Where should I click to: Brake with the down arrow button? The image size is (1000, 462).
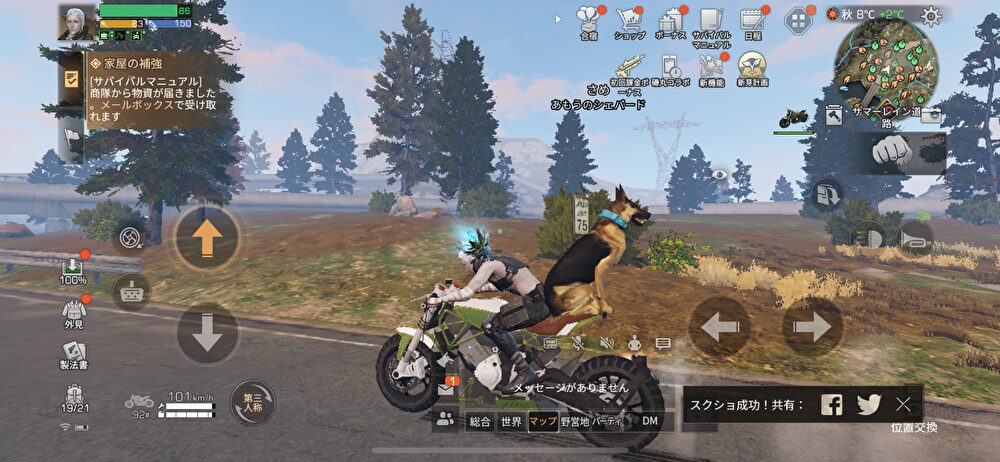(x=207, y=334)
